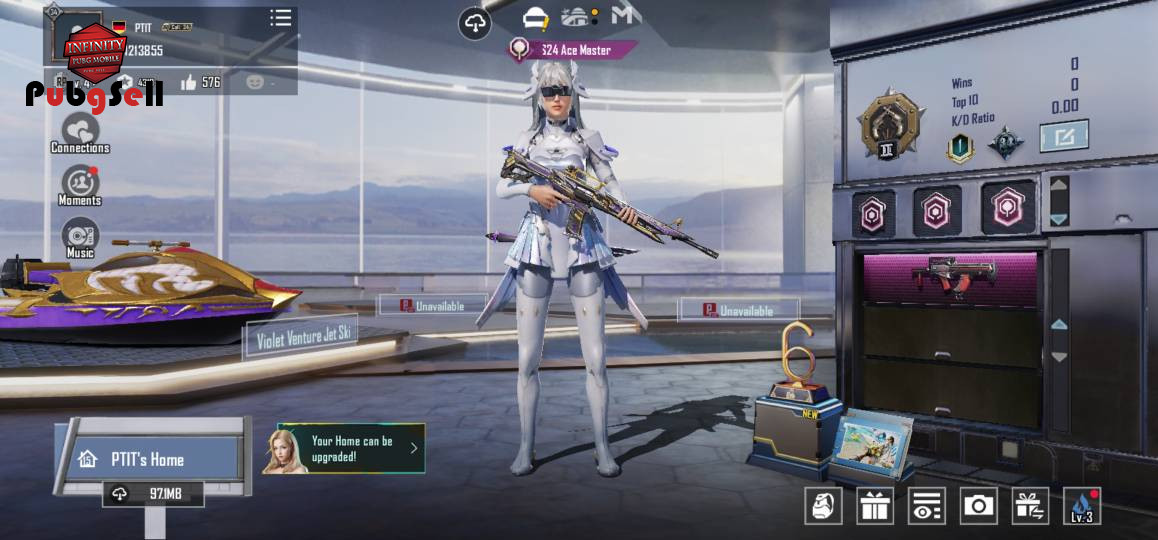Enter PTIT's Home
This screenshot has height=540, width=1158.
(x=148, y=459)
